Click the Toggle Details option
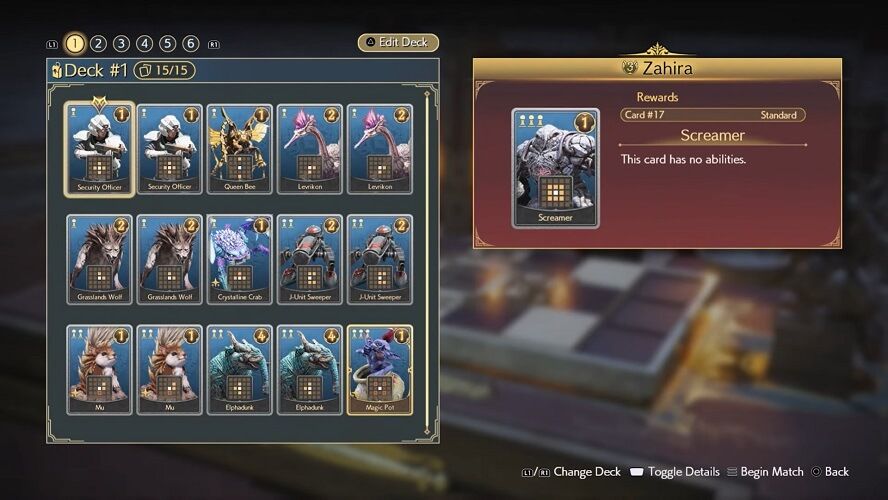 [x=677, y=472]
